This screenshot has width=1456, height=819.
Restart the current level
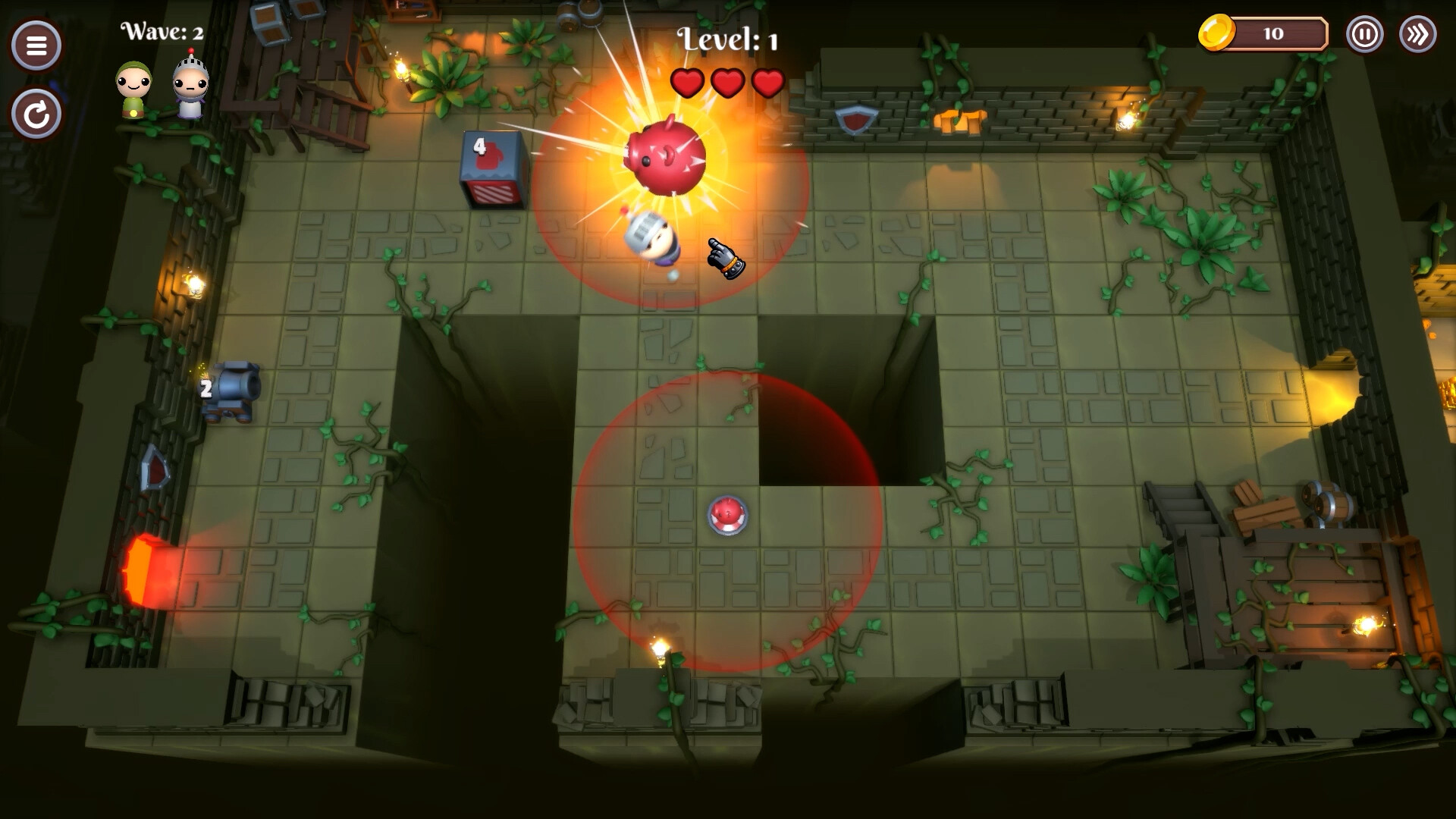35,112
